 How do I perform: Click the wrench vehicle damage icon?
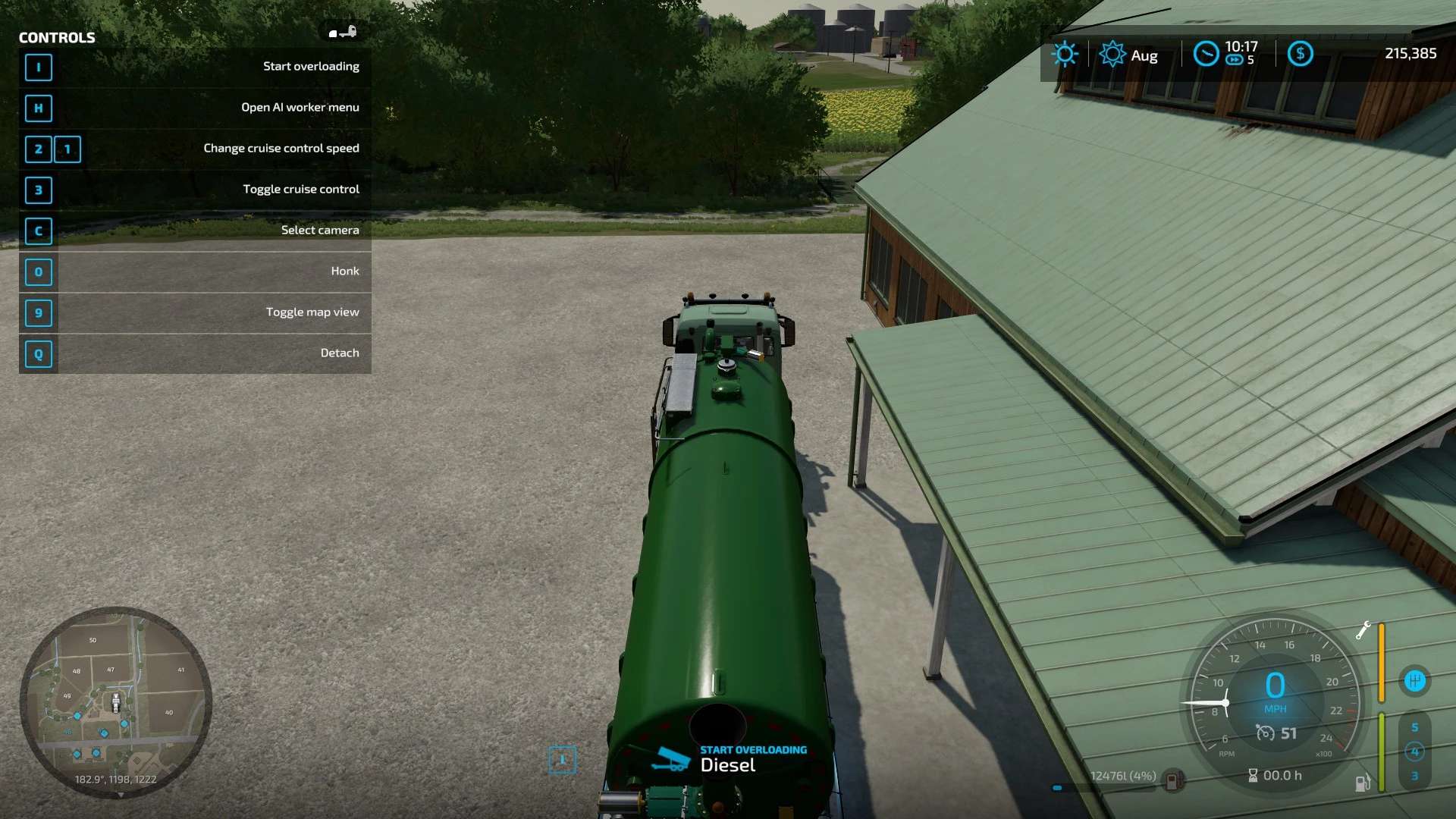pos(1363,630)
